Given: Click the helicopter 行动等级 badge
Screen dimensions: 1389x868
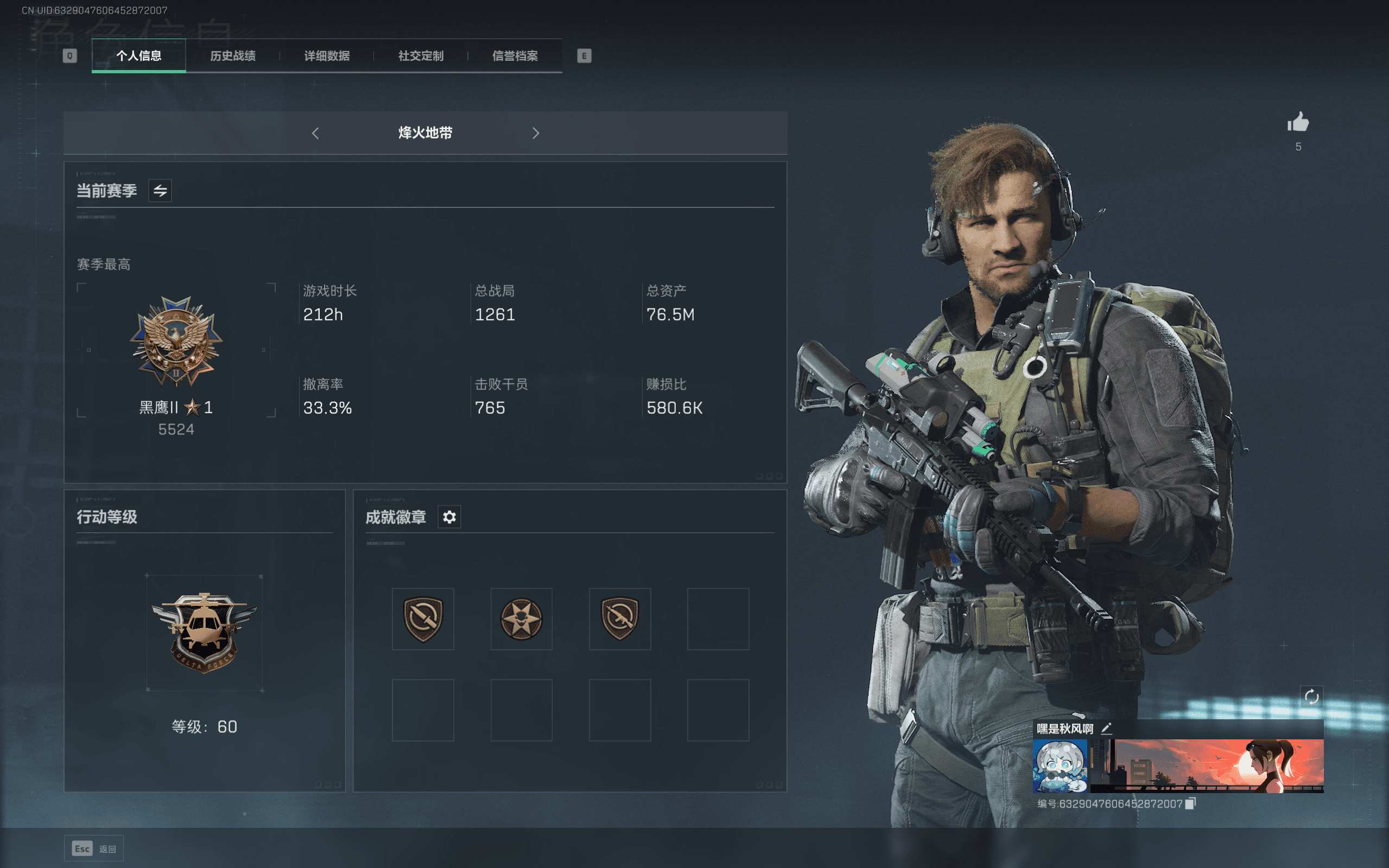Looking at the screenshot, I should click(x=204, y=631).
